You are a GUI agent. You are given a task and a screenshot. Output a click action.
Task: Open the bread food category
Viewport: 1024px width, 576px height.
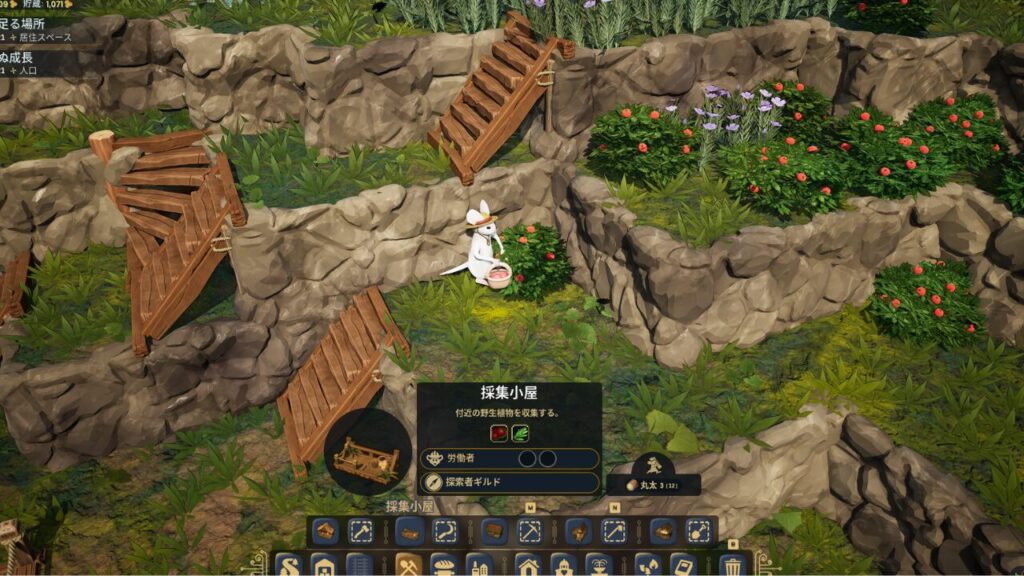[x=444, y=565]
